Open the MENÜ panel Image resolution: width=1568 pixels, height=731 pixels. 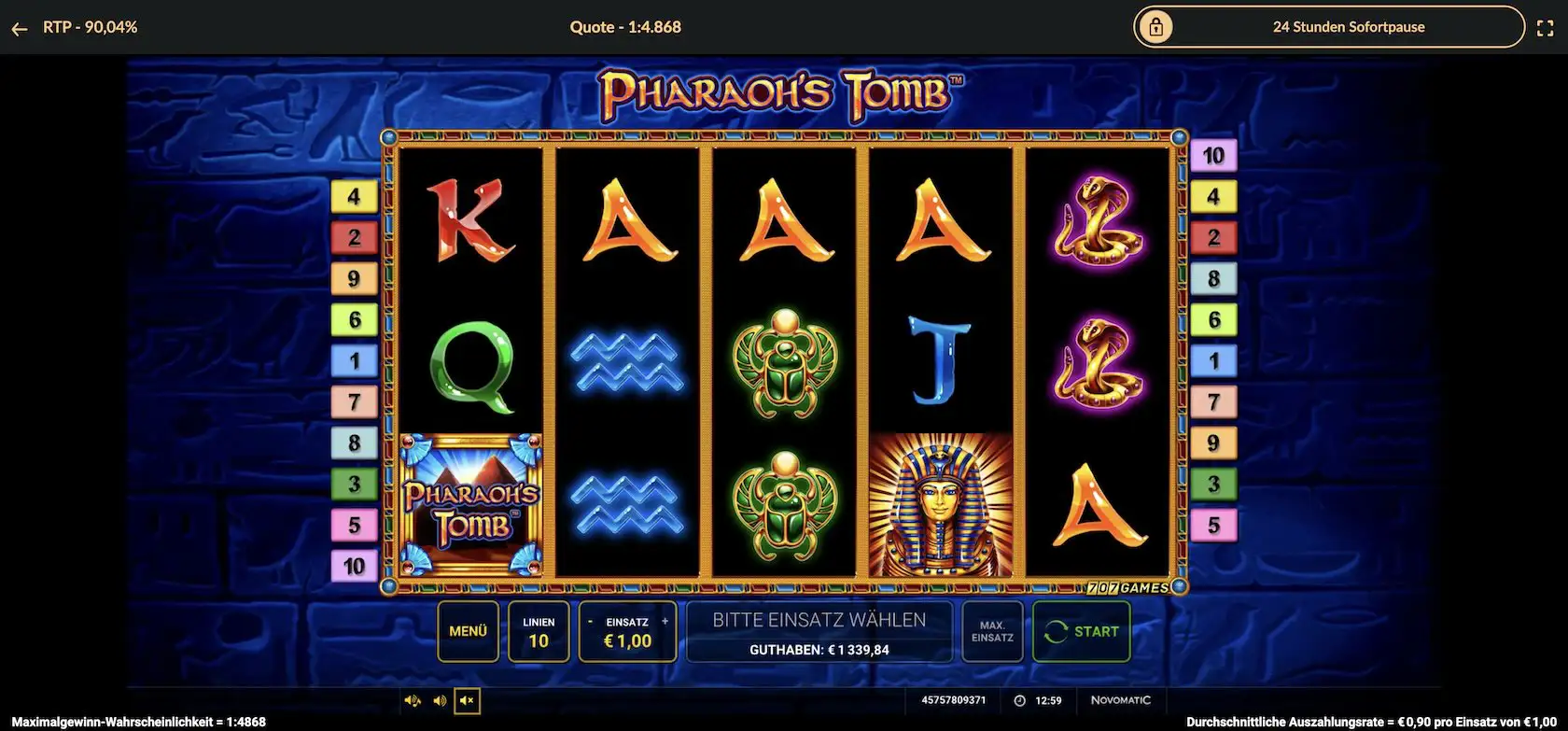[468, 631]
